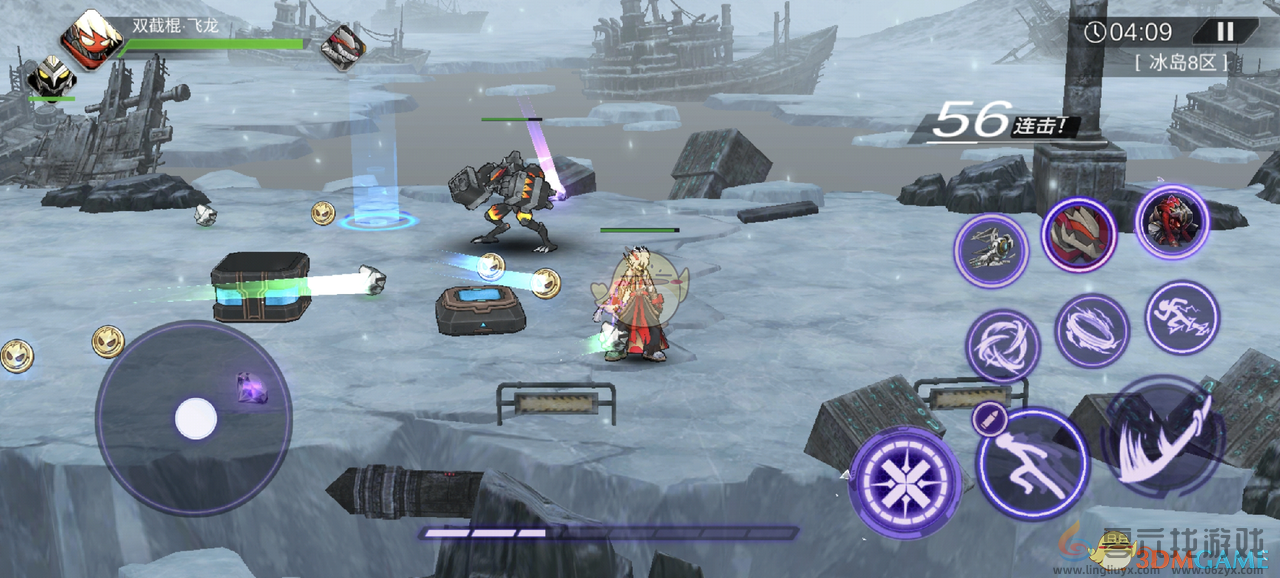Tap the virtual joystick's white center knob
Image resolution: width=1280 pixels, height=578 pixels.
tap(195, 418)
